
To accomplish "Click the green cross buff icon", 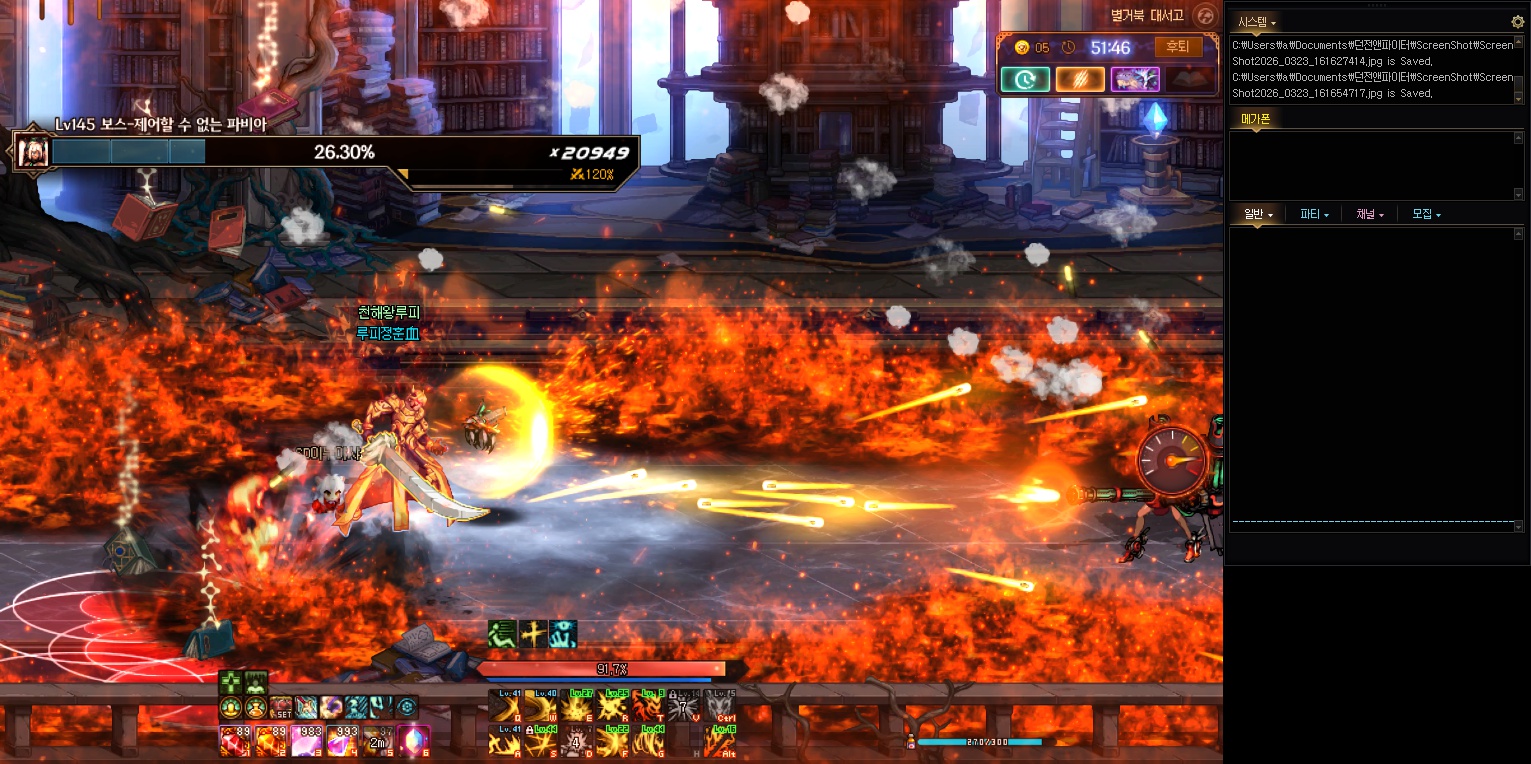I will (x=231, y=682).
